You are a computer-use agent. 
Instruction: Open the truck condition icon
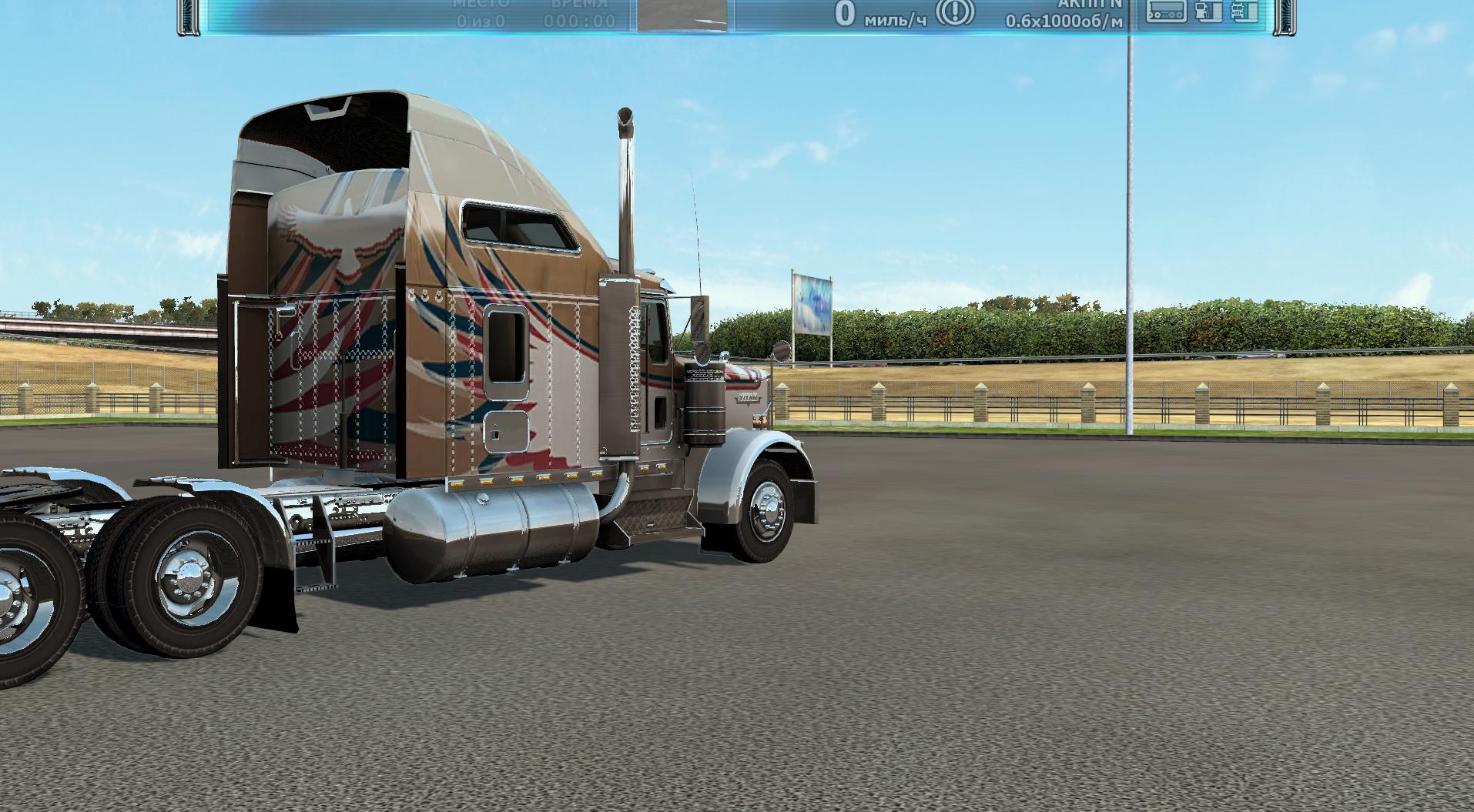(x=1244, y=11)
